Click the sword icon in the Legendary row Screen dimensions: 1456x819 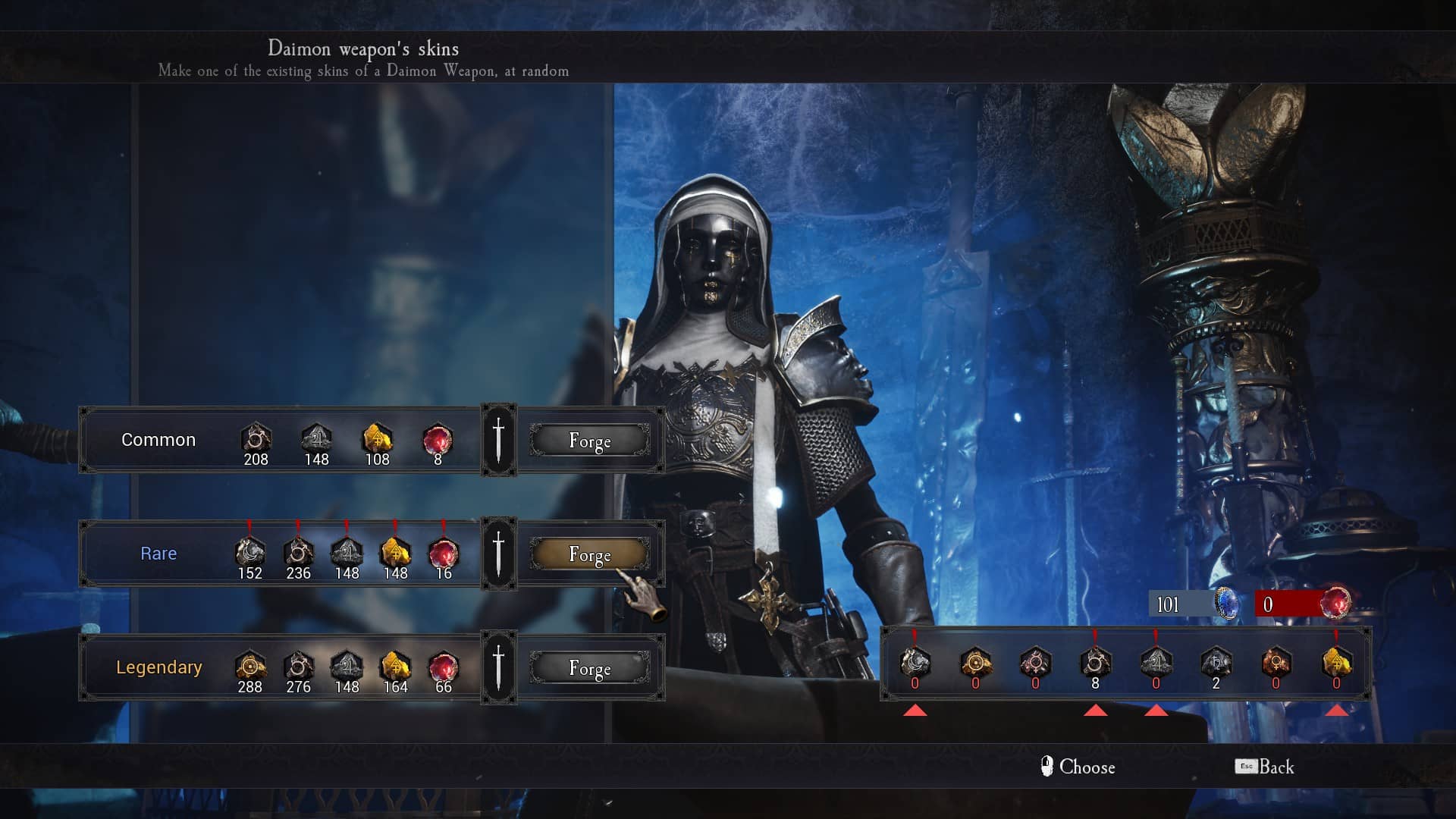point(498,667)
